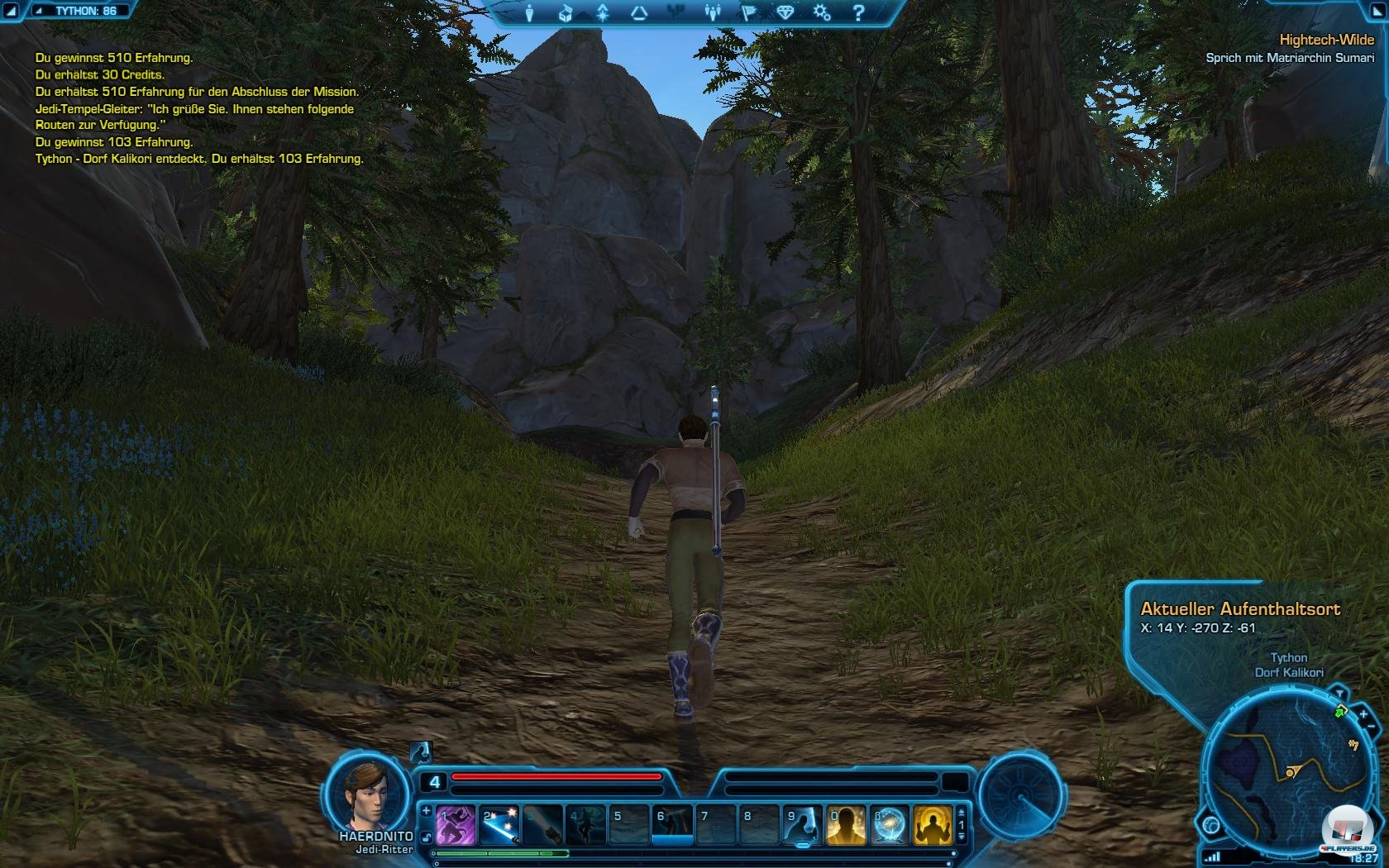
Task: Zoom out the minimap with minus button
Action: 1372,727
